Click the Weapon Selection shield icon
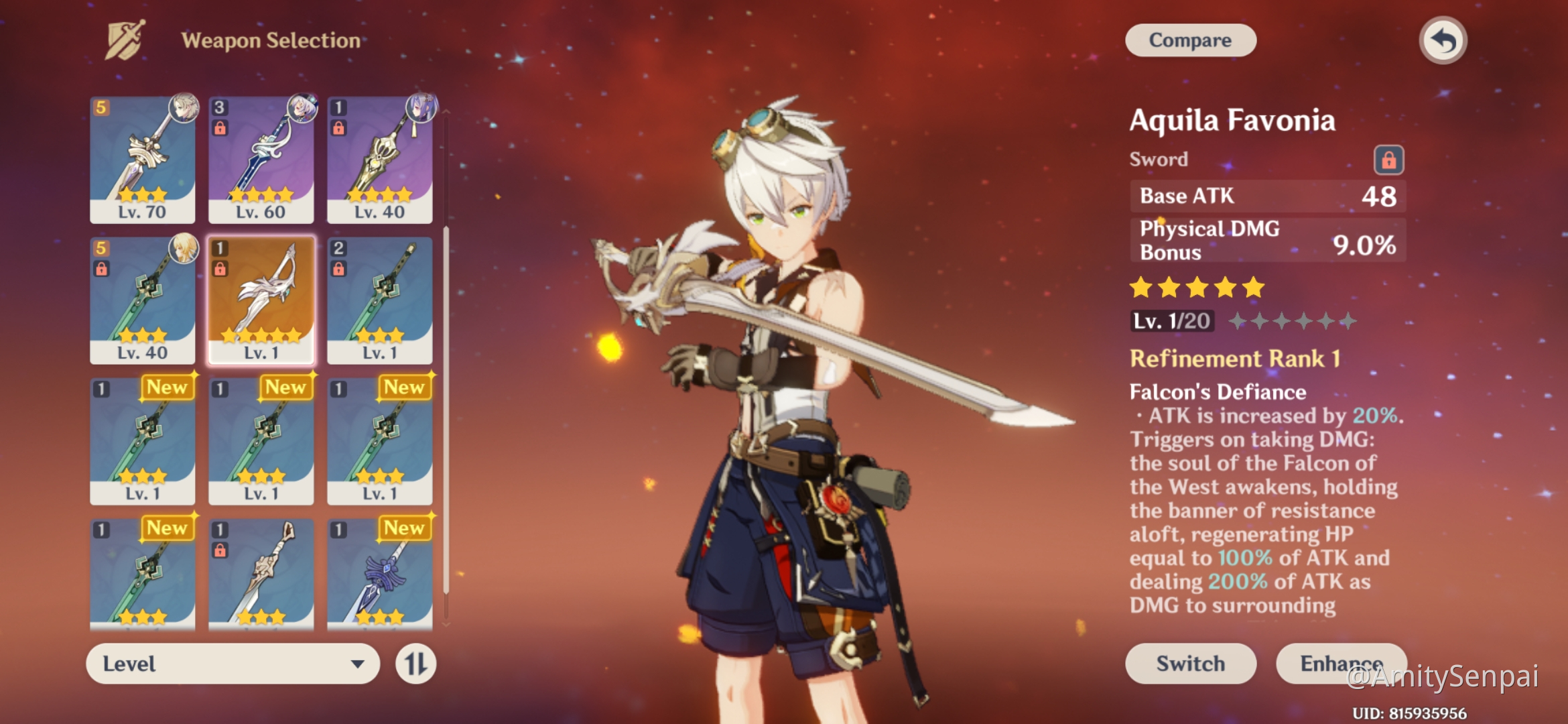The height and width of the screenshot is (724, 1568). (127, 39)
